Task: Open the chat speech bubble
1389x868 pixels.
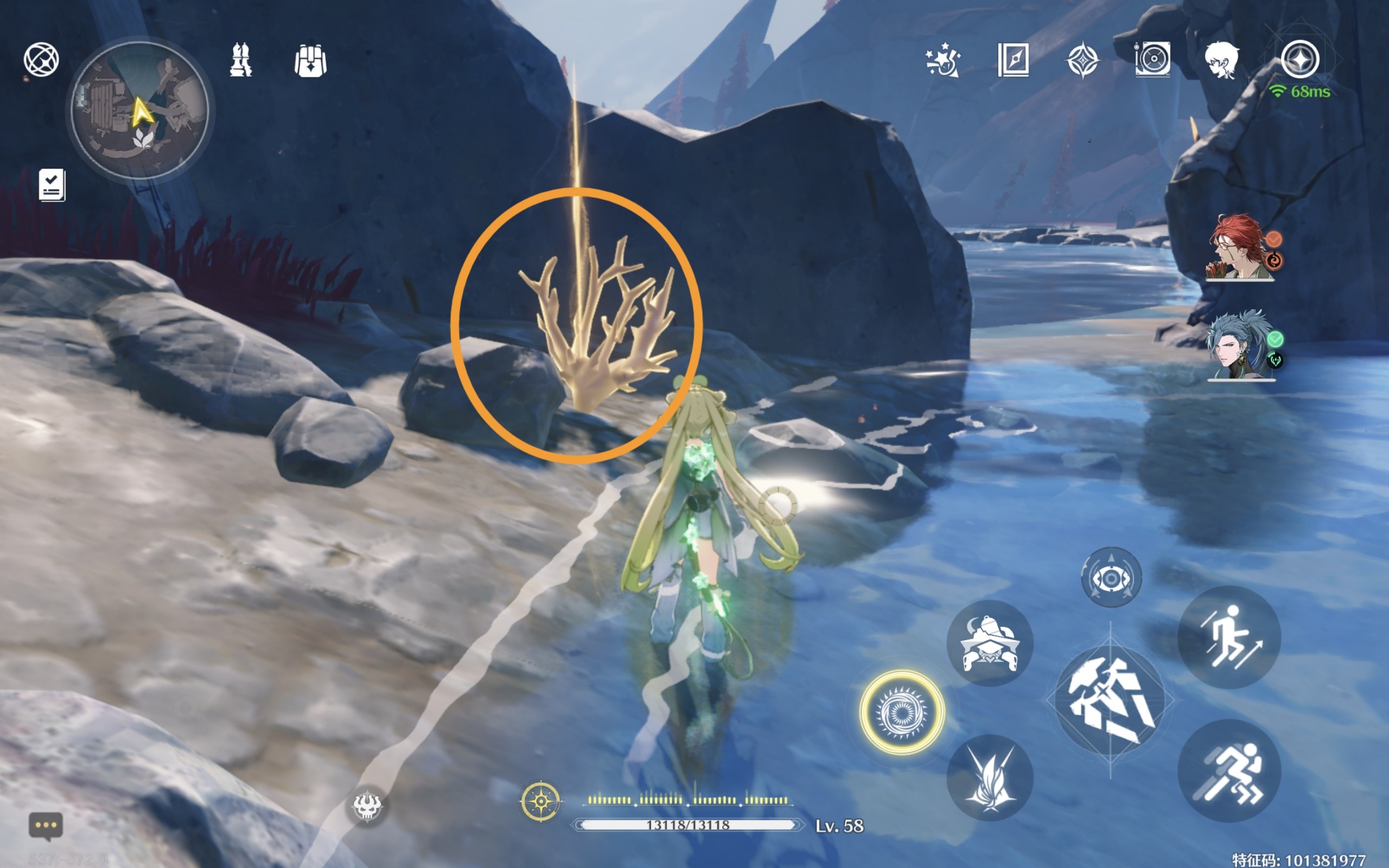Action: (x=46, y=826)
